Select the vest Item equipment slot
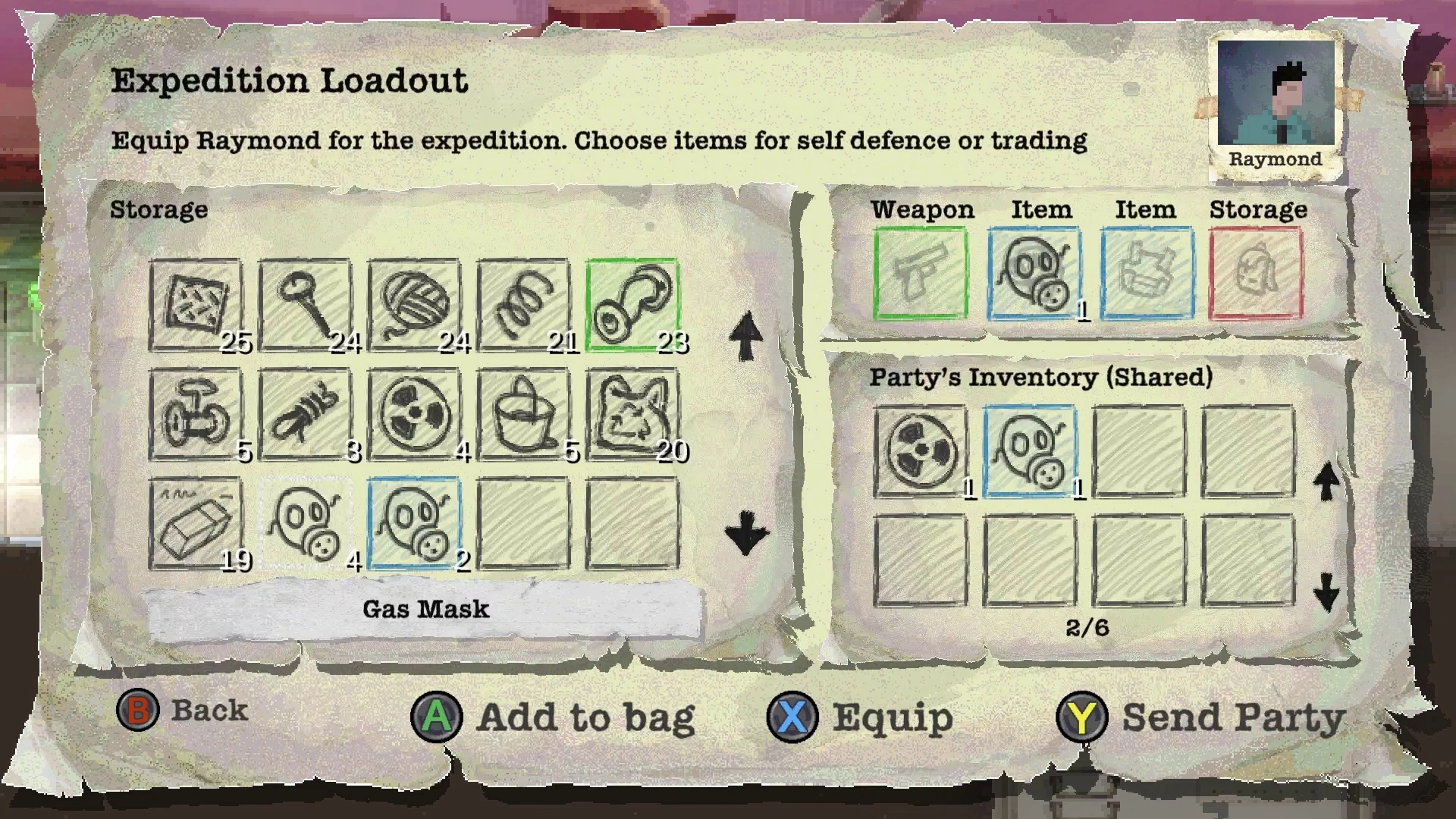Screen dimensions: 1456x819 (1147, 273)
